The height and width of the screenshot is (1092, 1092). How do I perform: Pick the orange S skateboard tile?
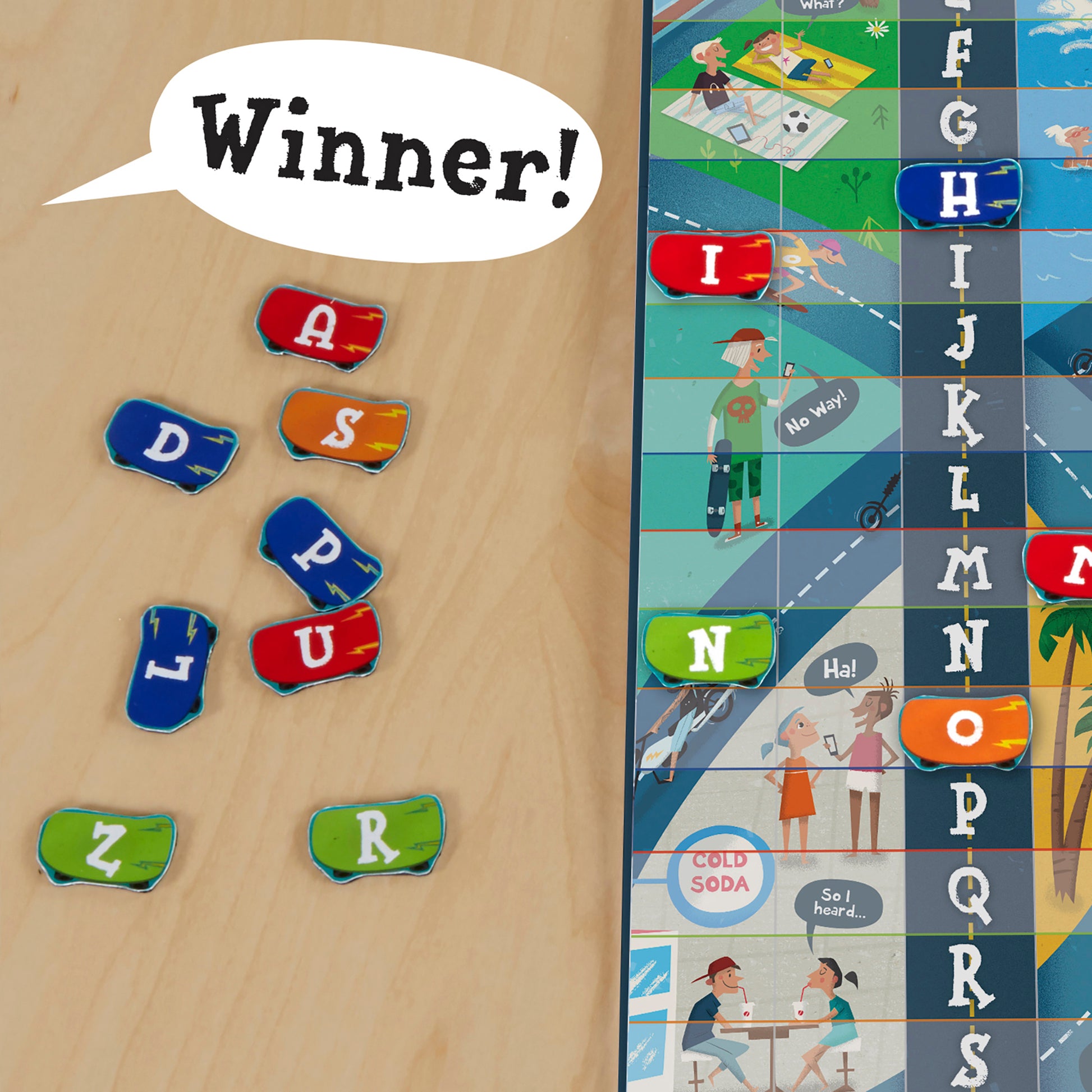pyautogui.click(x=343, y=429)
